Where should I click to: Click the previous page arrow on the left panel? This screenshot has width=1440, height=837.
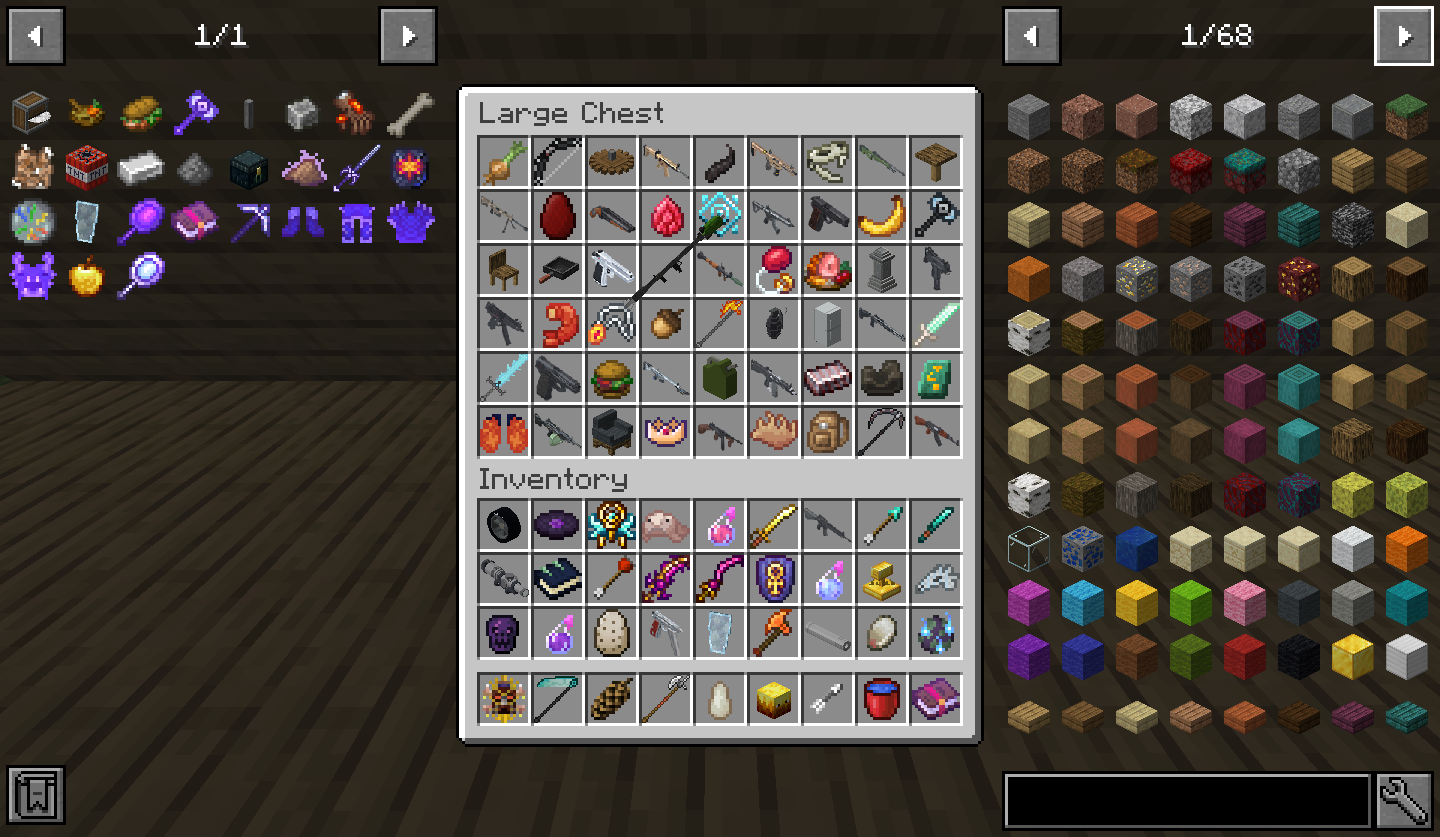tap(35, 35)
